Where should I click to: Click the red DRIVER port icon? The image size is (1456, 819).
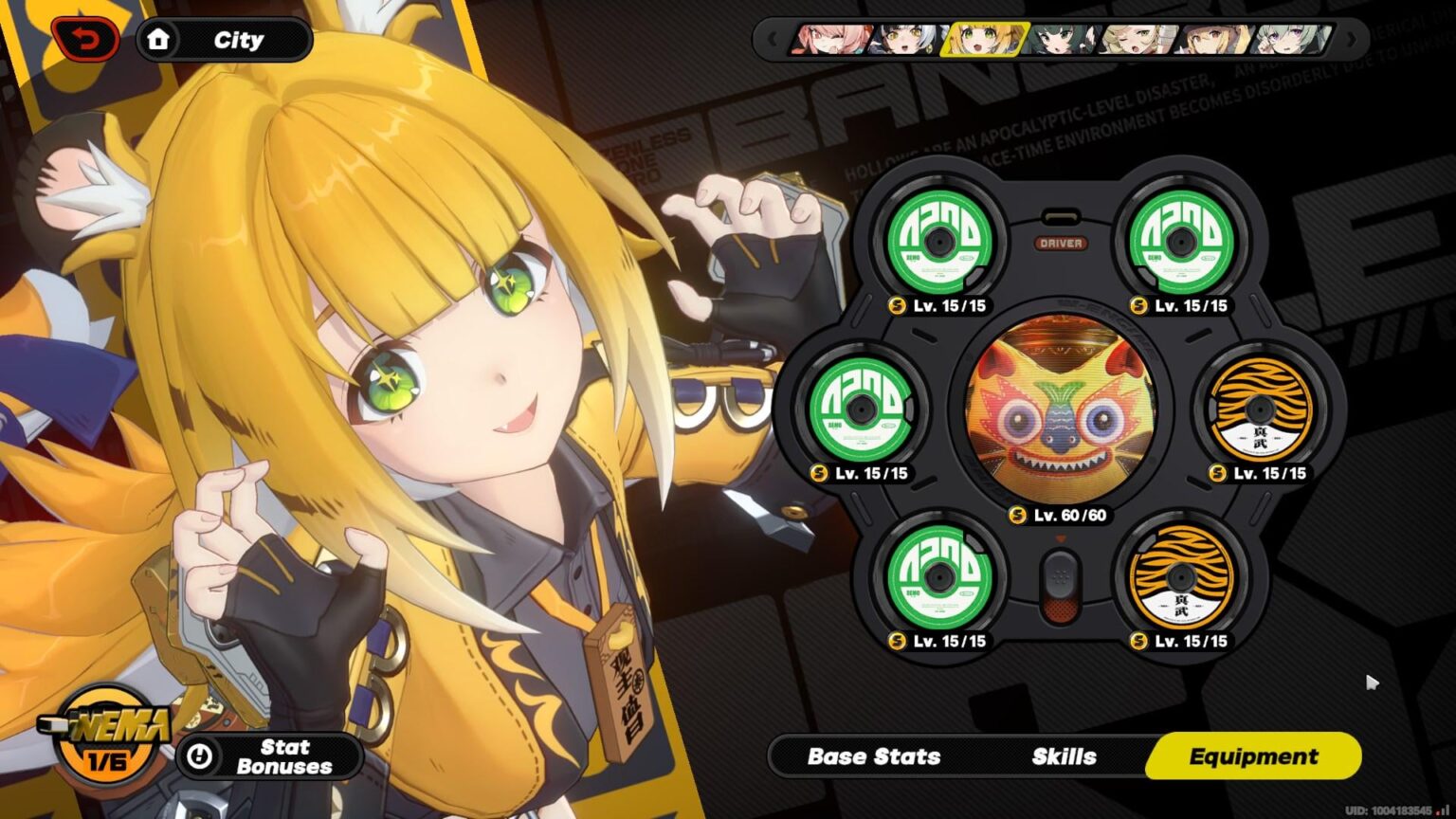tap(1064, 244)
